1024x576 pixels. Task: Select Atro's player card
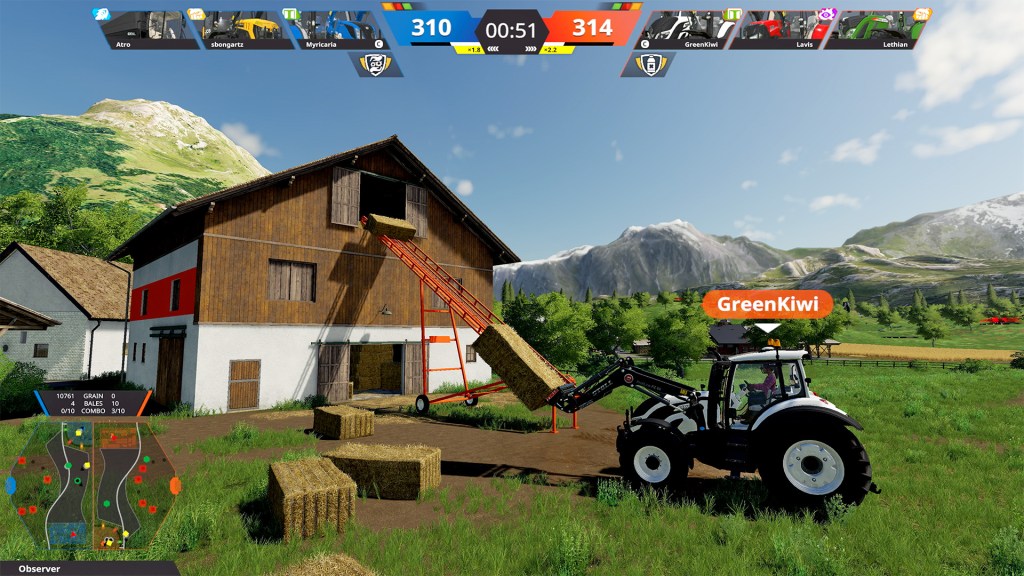pyautogui.click(x=146, y=30)
